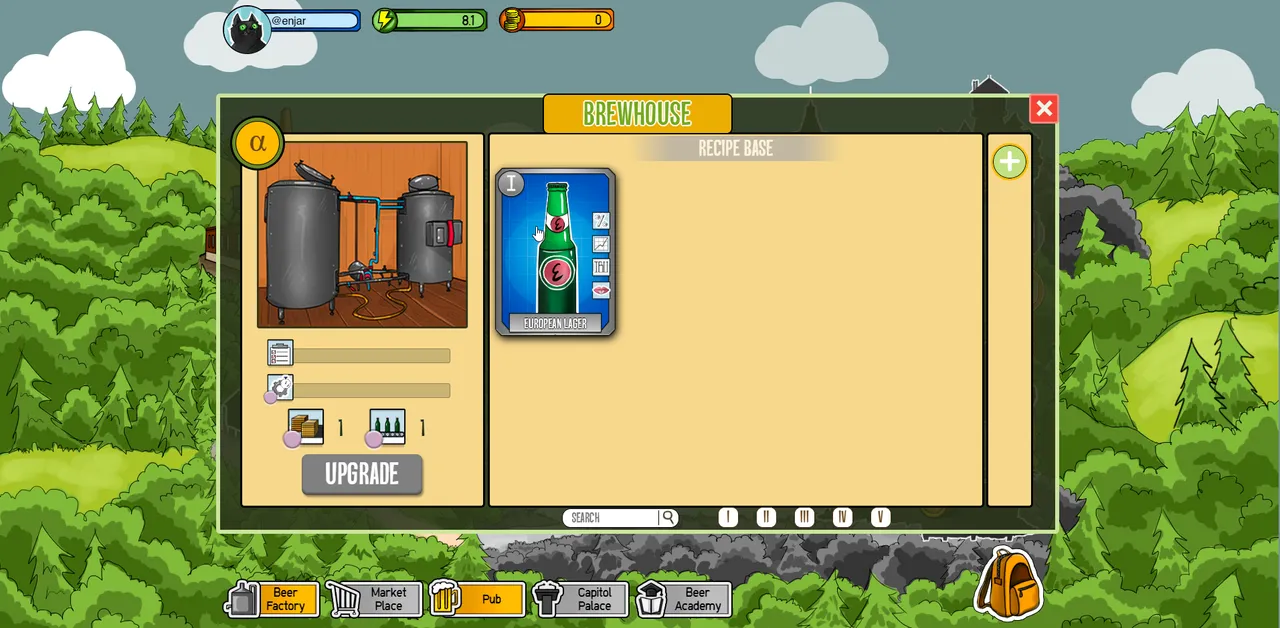Click the alpha brewhouse level badge
The width and height of the screenshot is (1280, 628).
click(x=258, y=143)
